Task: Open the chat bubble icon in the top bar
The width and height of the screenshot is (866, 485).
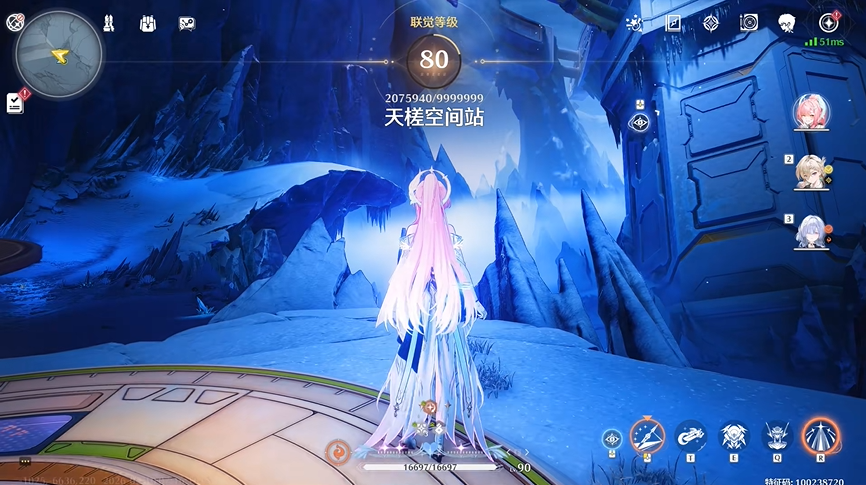Action: tap(187, 23)
